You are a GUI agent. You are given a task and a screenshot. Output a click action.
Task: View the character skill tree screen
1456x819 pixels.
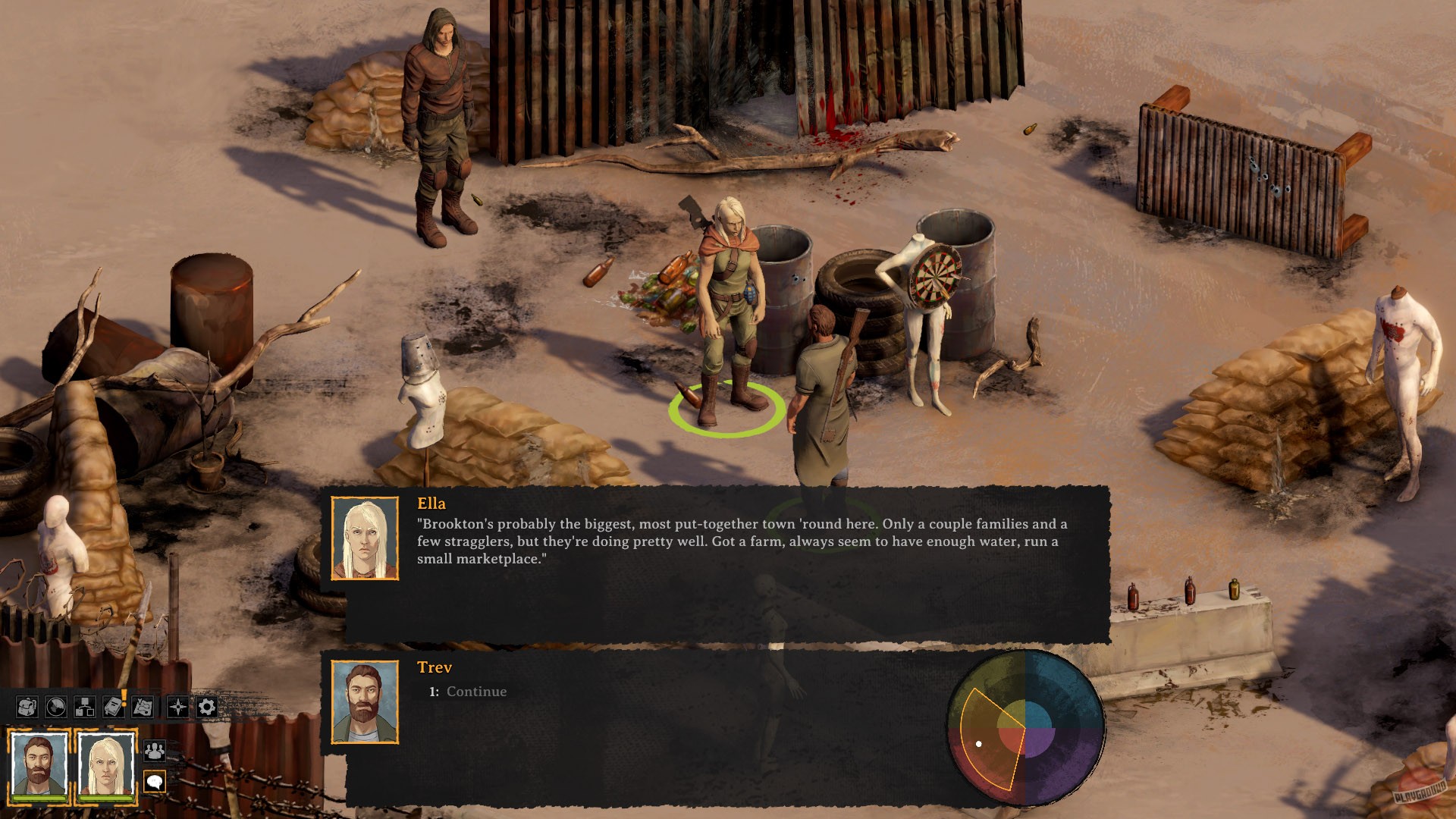[x=85, y=707]
